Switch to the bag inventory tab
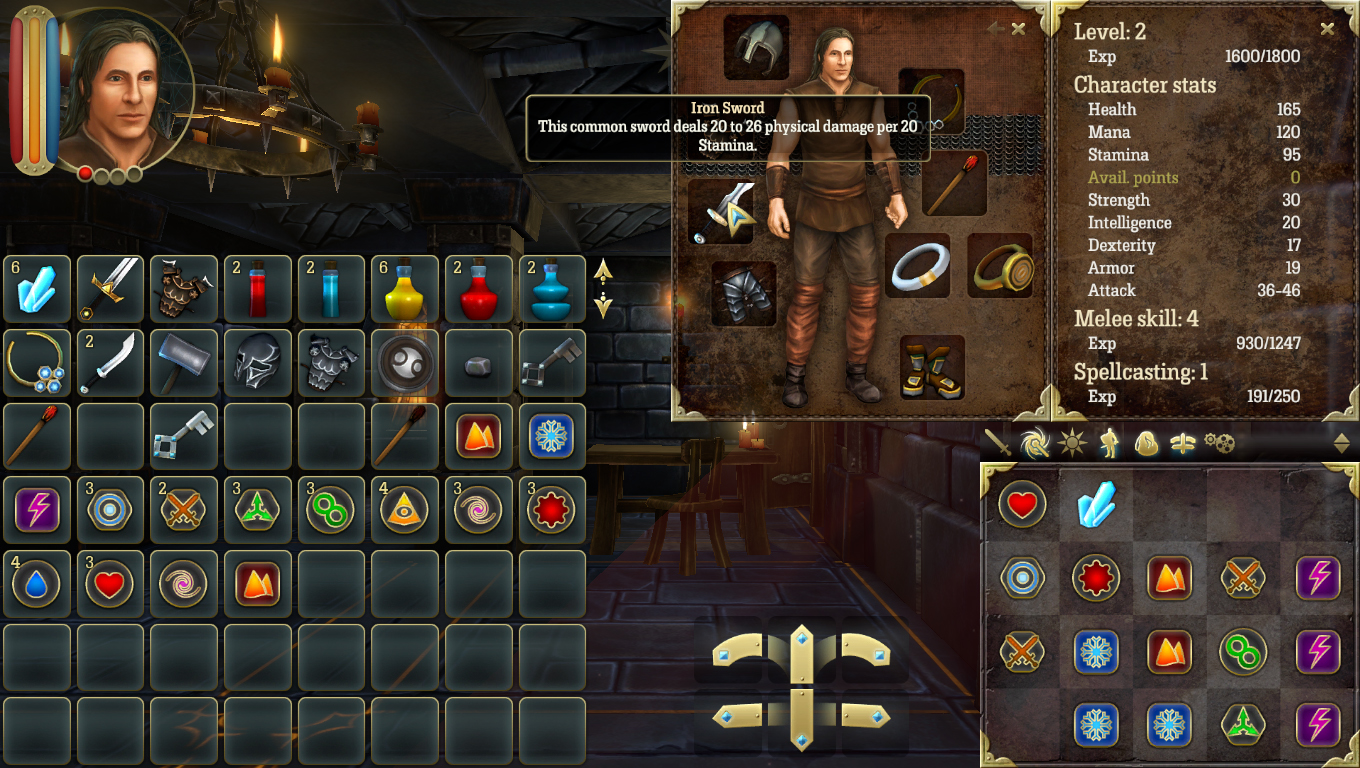Screen dimensions: 1360x768 click(x=1146, y=443)
